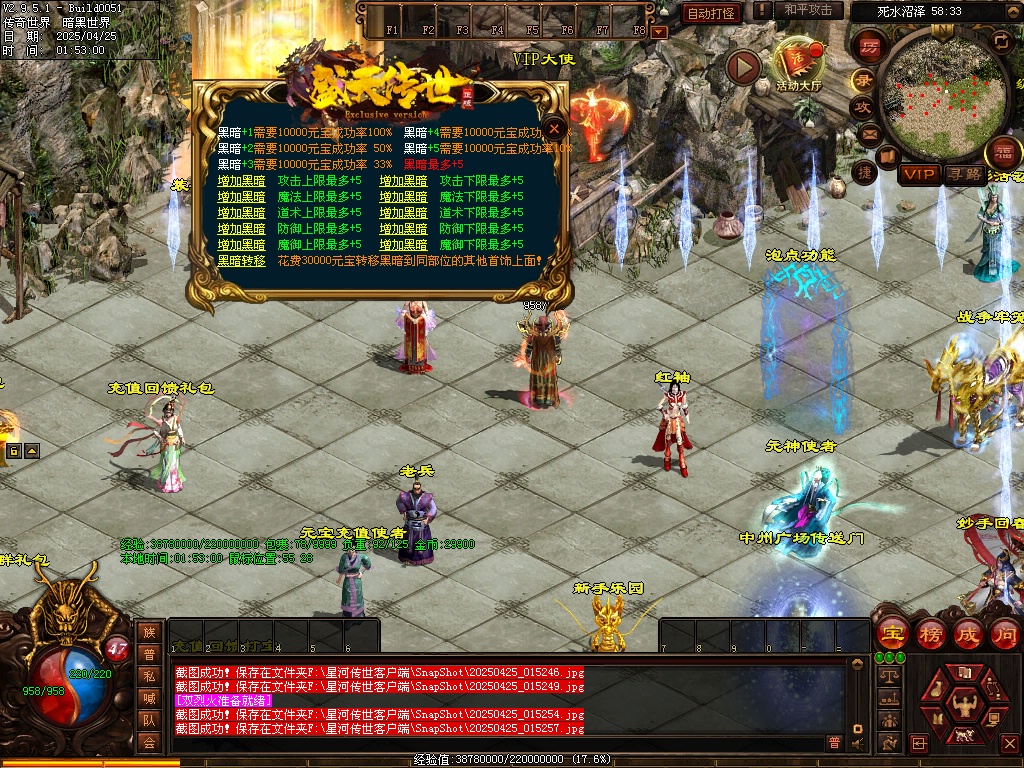Switch chat channel to 队 team

point(149,720)
